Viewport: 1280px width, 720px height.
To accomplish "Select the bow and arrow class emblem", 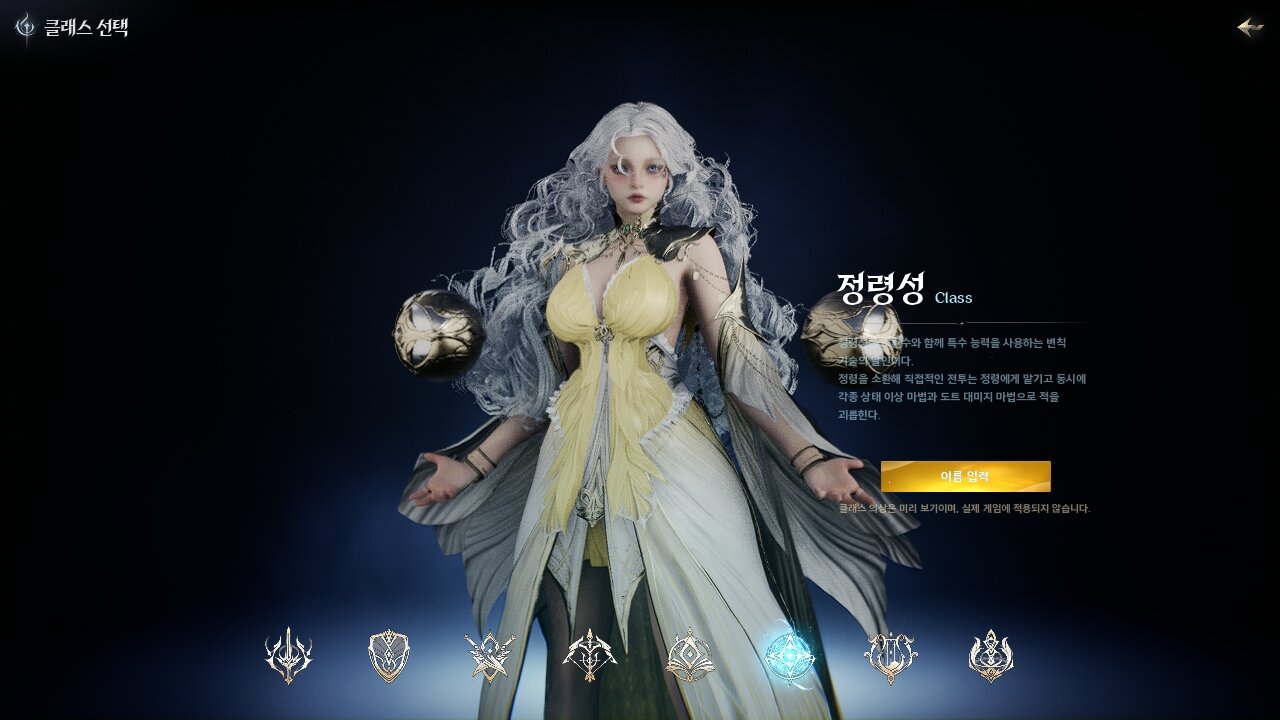I will [590, 656].
